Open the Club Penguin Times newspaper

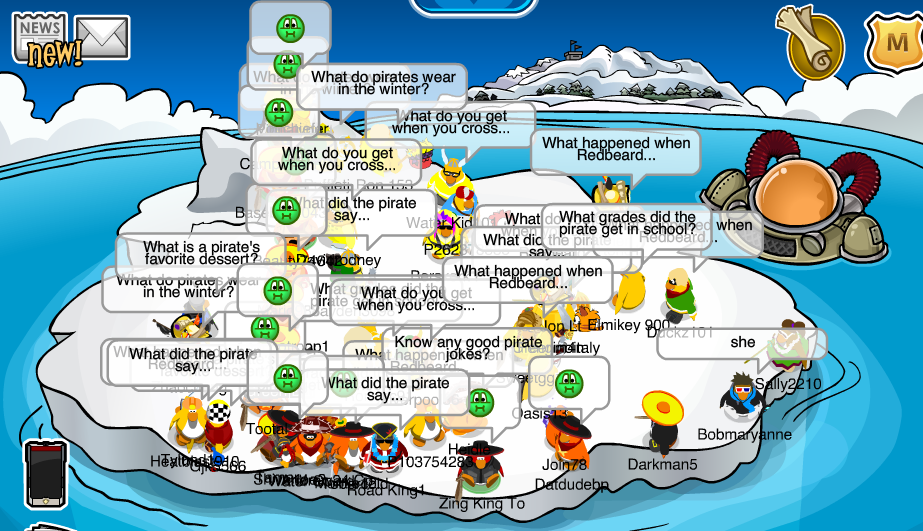(x=40, y=38)
